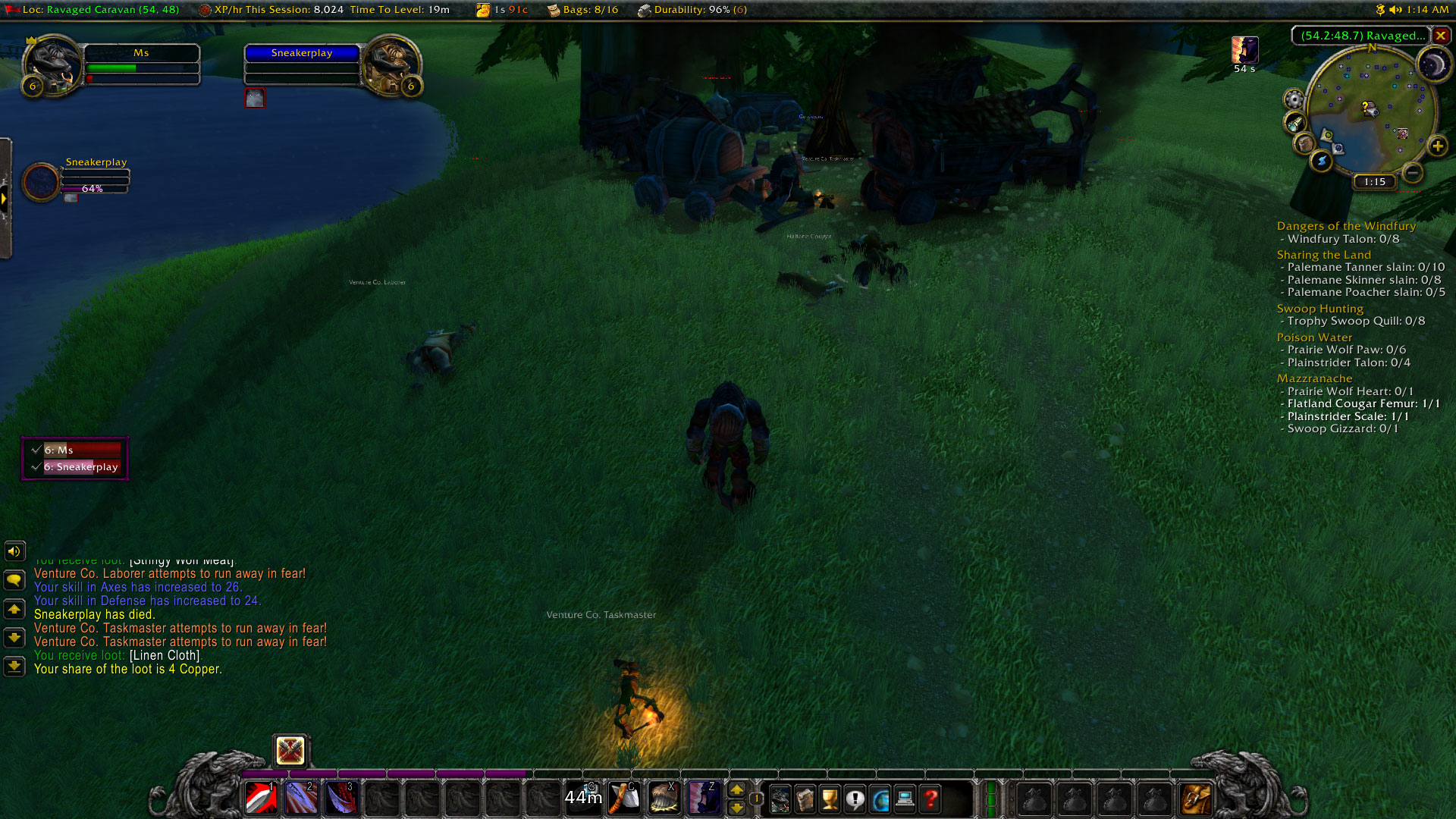Click the Sneakerplay target portrait
The width and height of the screenshot is (1456, 819).
click(391, 65)
